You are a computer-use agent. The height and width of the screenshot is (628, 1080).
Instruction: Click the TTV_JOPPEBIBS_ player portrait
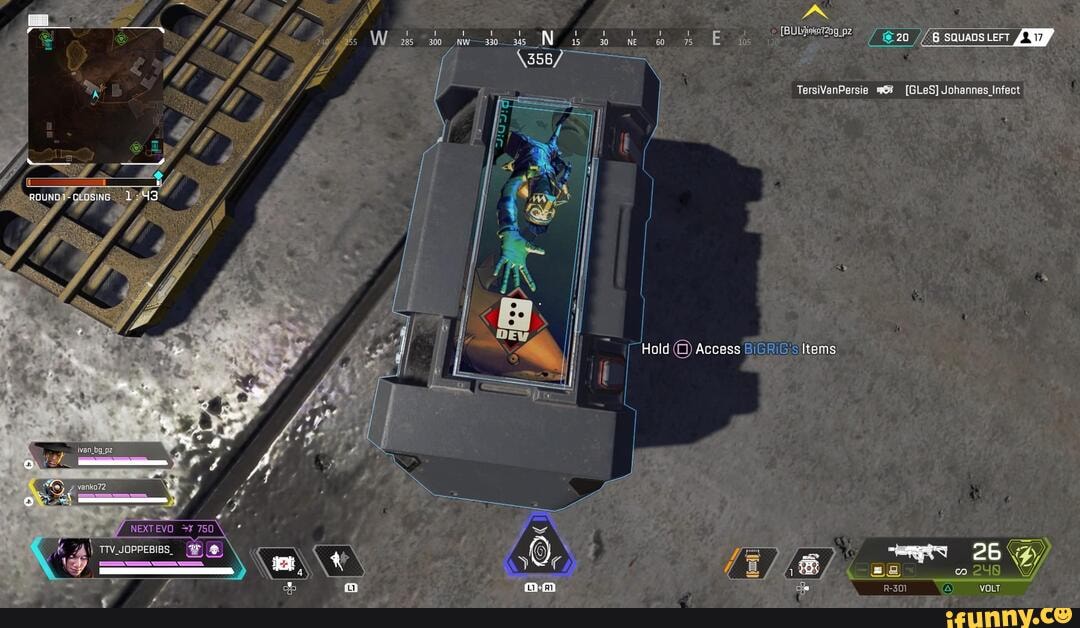[70, 557]
